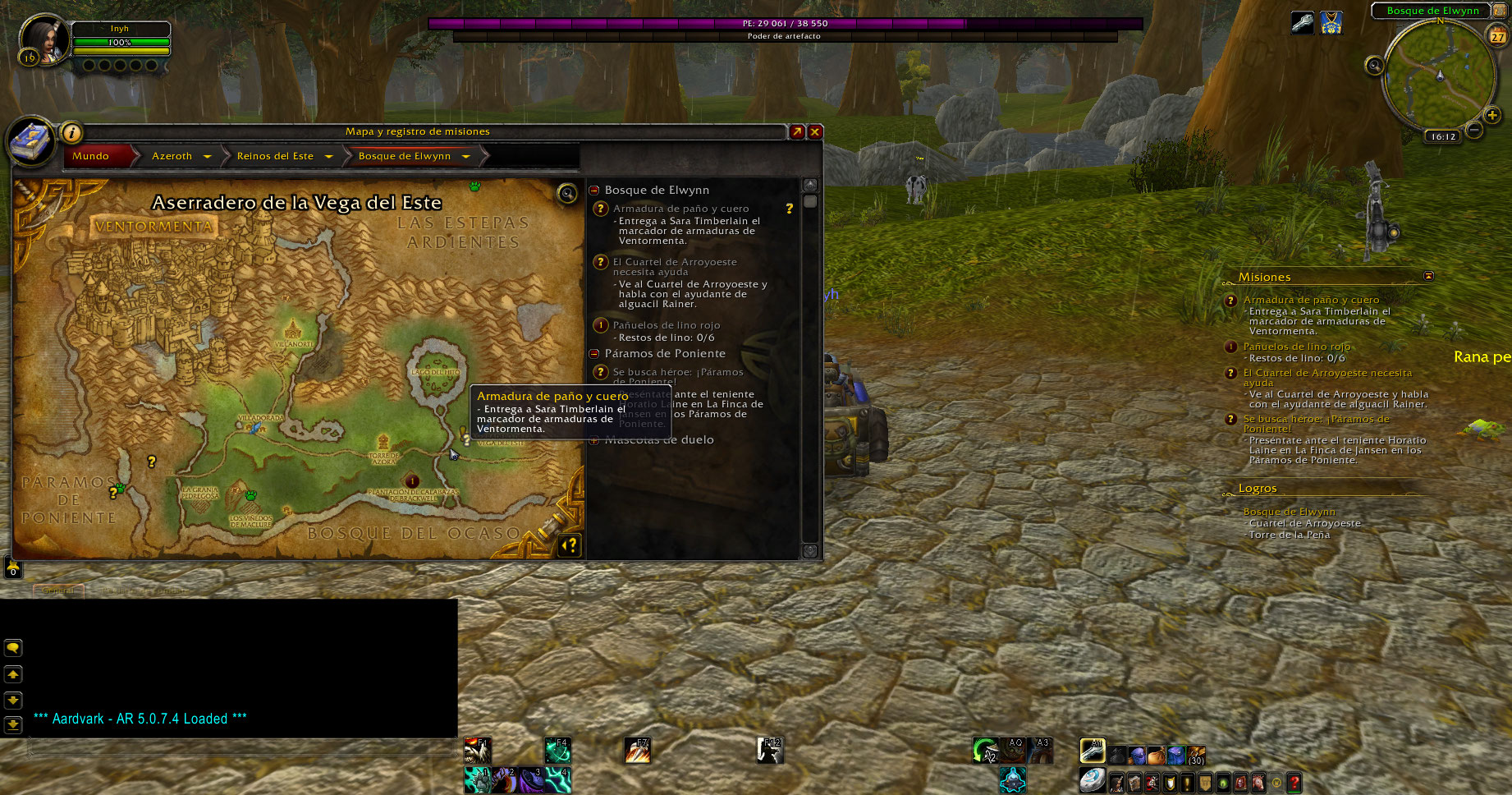The width and height of the screenshot is (1512, 795).
Task: Collapse the Páramos de Poniente header
Action: (x=594, y=353)
